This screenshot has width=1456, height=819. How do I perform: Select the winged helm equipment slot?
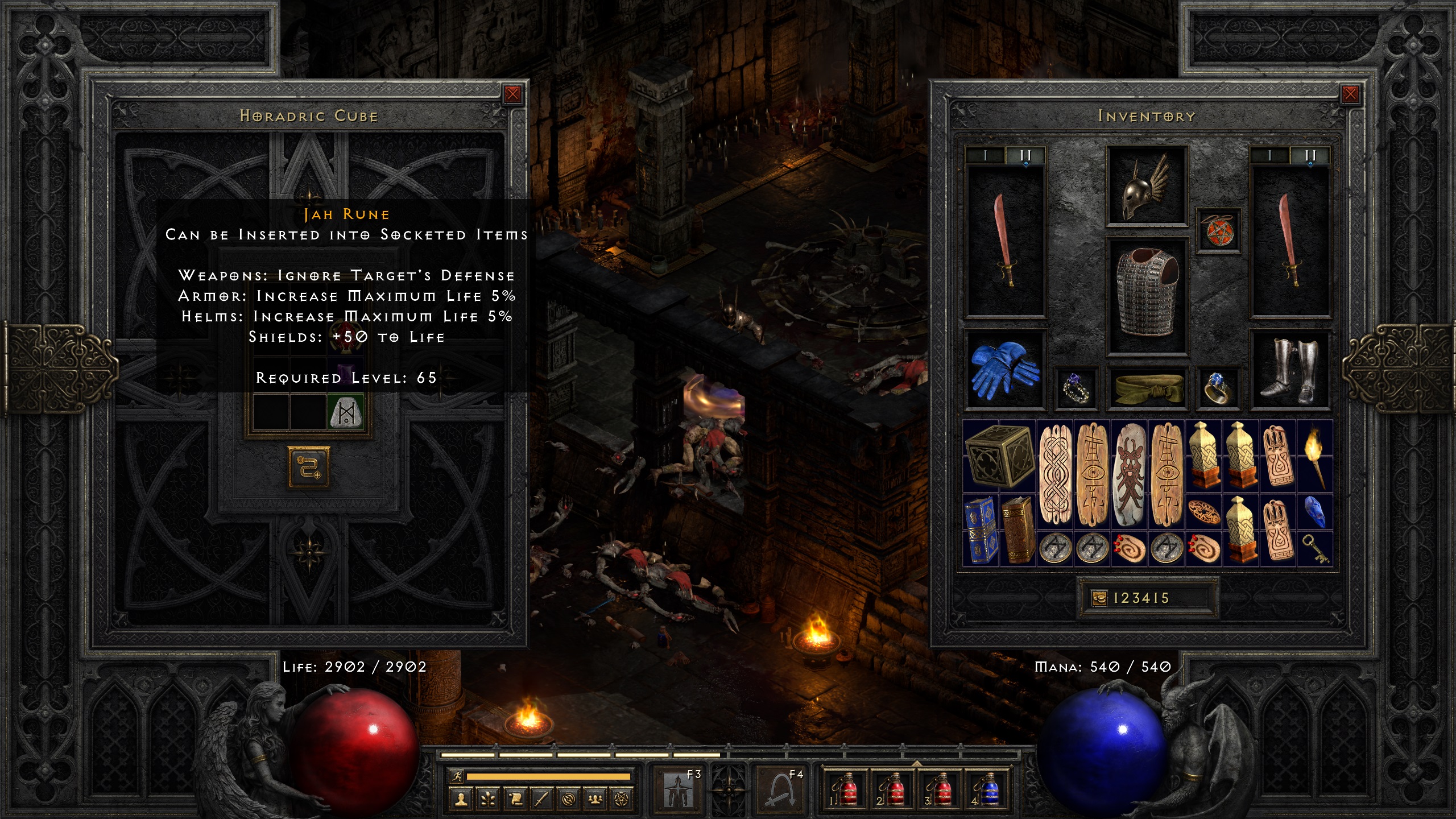(1146, 185)
